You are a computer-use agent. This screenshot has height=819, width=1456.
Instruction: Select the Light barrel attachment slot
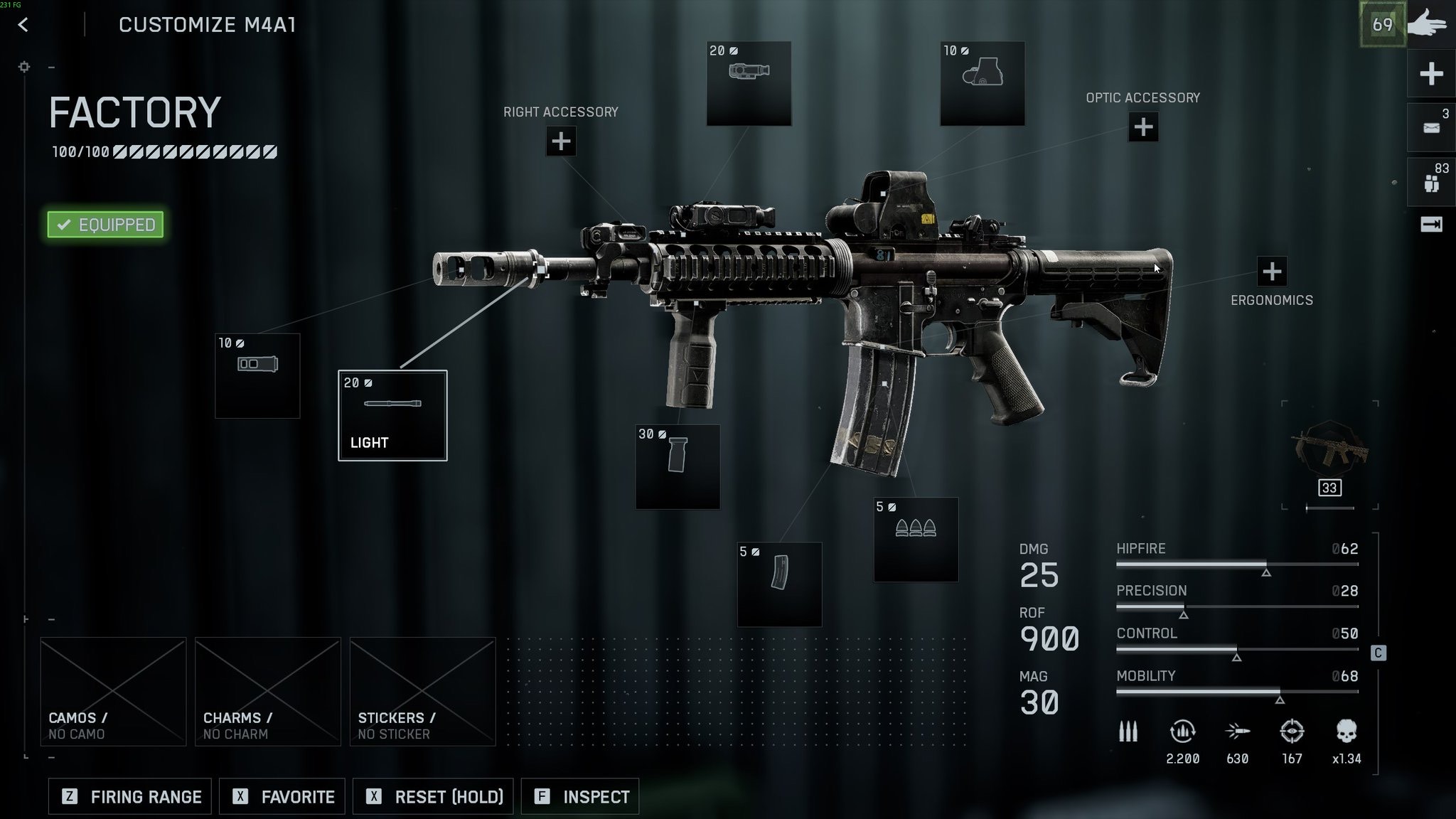(392, 415)
